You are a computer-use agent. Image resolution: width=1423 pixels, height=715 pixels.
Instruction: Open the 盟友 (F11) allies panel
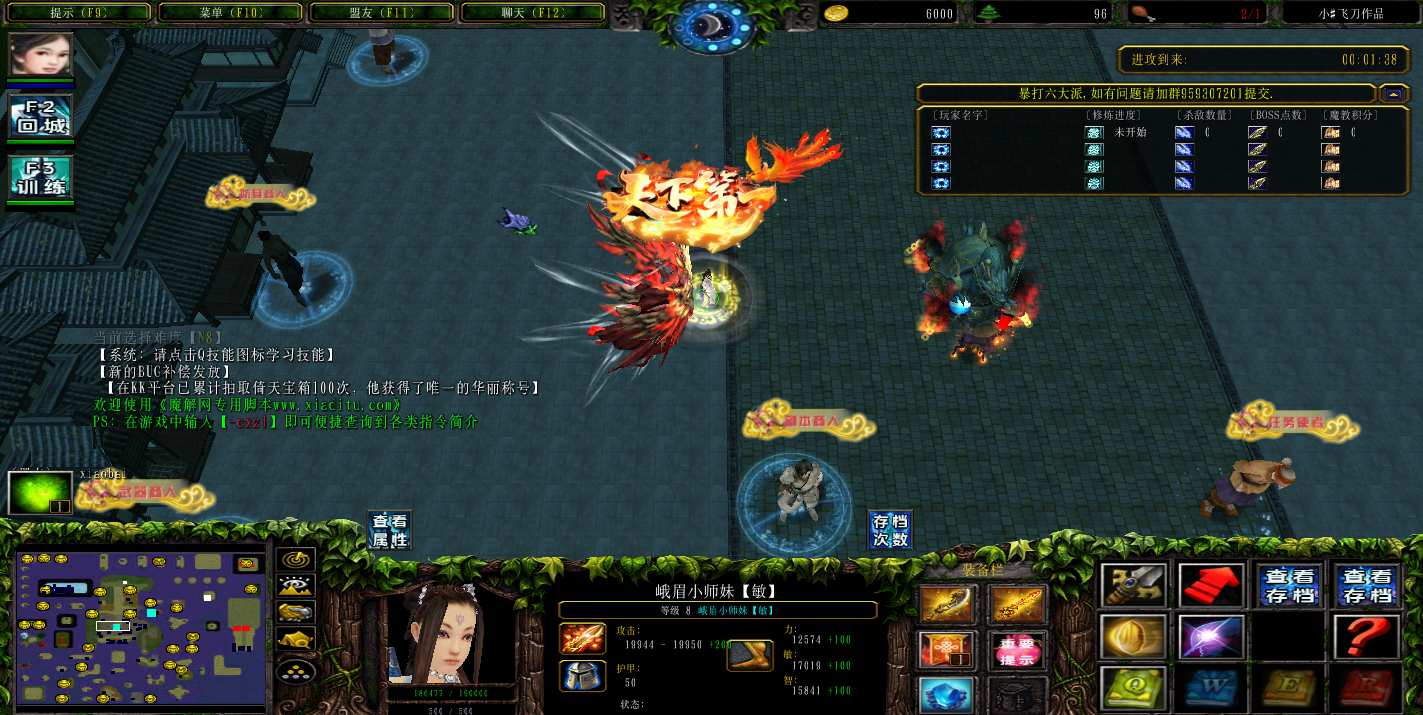pos(382,13)
